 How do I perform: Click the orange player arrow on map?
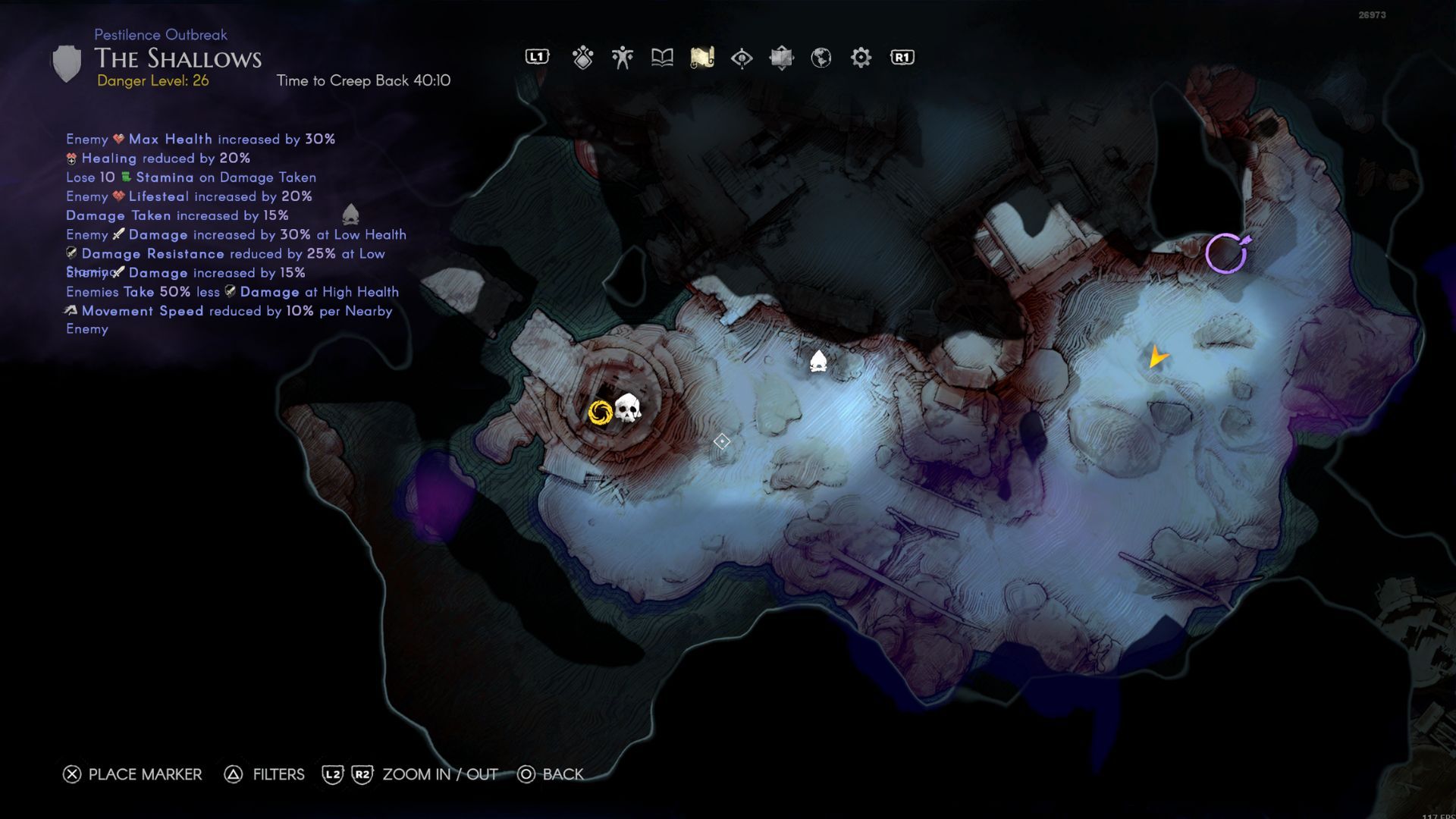click(x=1156, y=356)
